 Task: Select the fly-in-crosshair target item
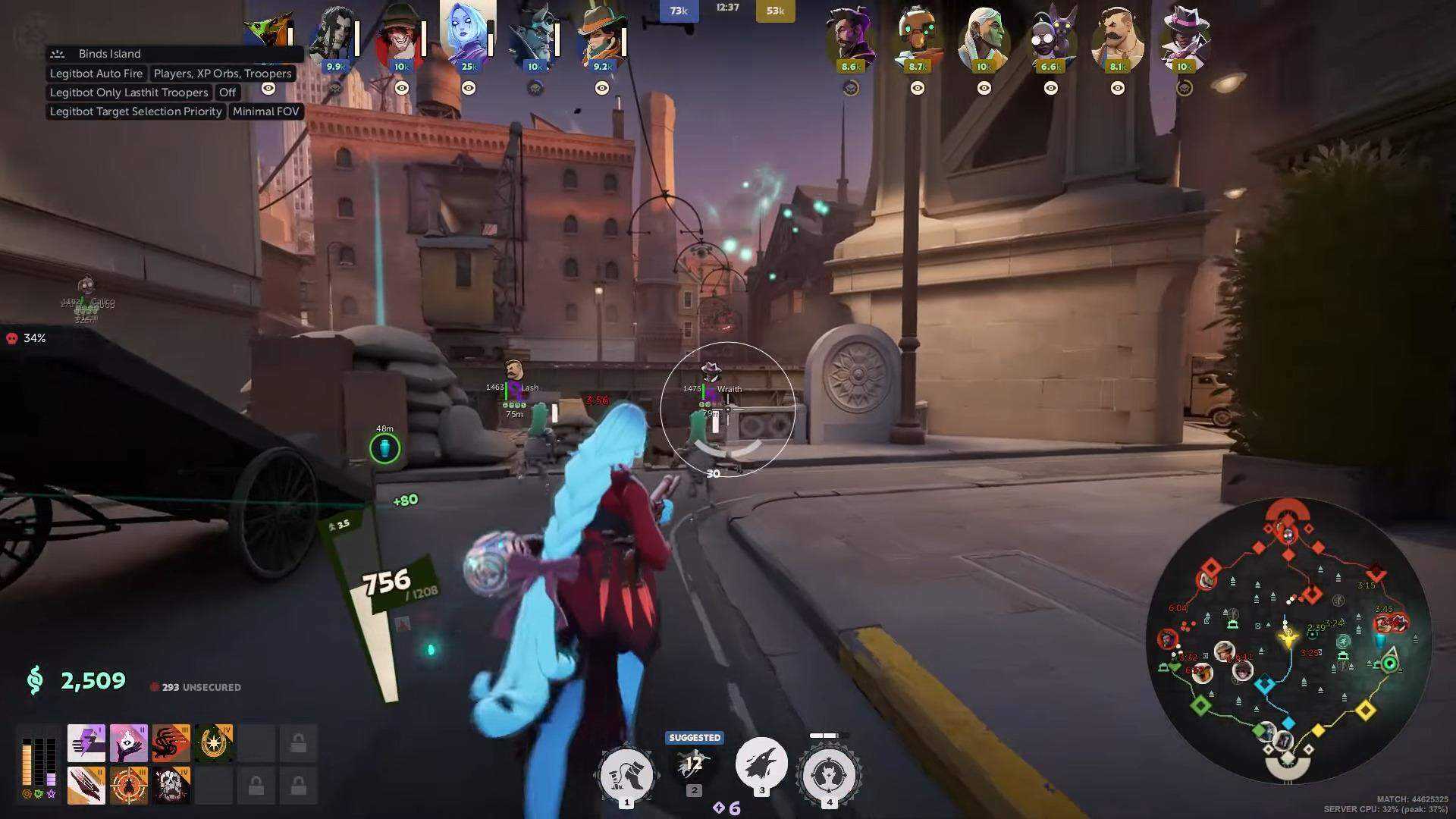click(x=129, y=785)
